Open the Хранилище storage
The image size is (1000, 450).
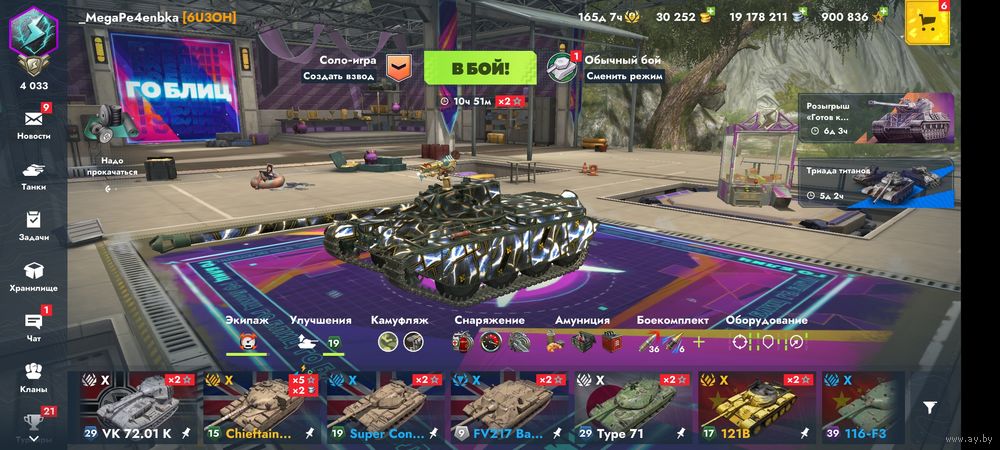[x=33, y=276]
